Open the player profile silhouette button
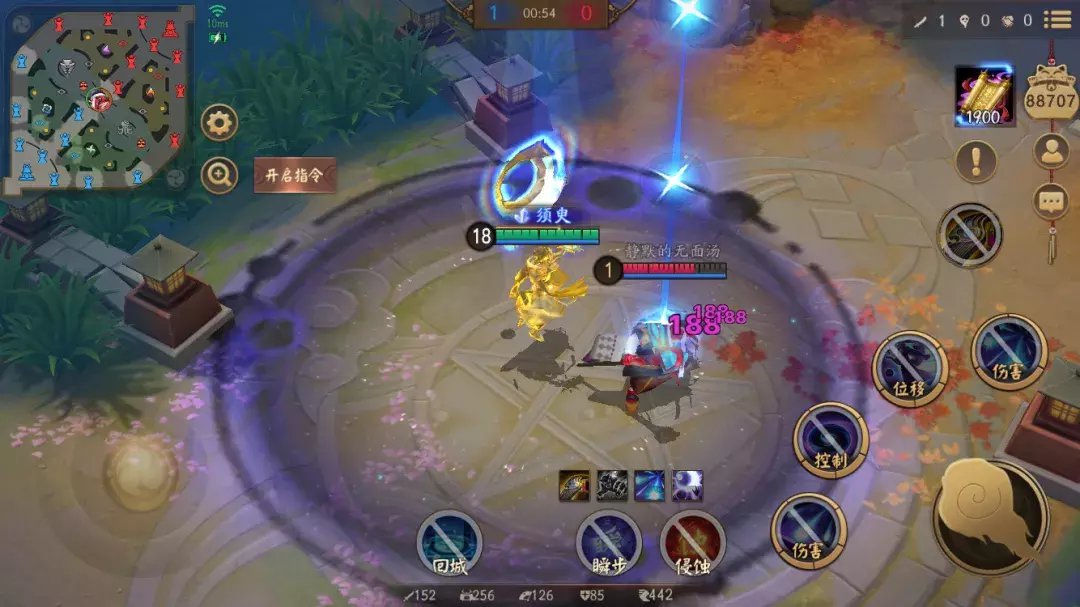1080x607 pixels. [x=1051, y=151]
